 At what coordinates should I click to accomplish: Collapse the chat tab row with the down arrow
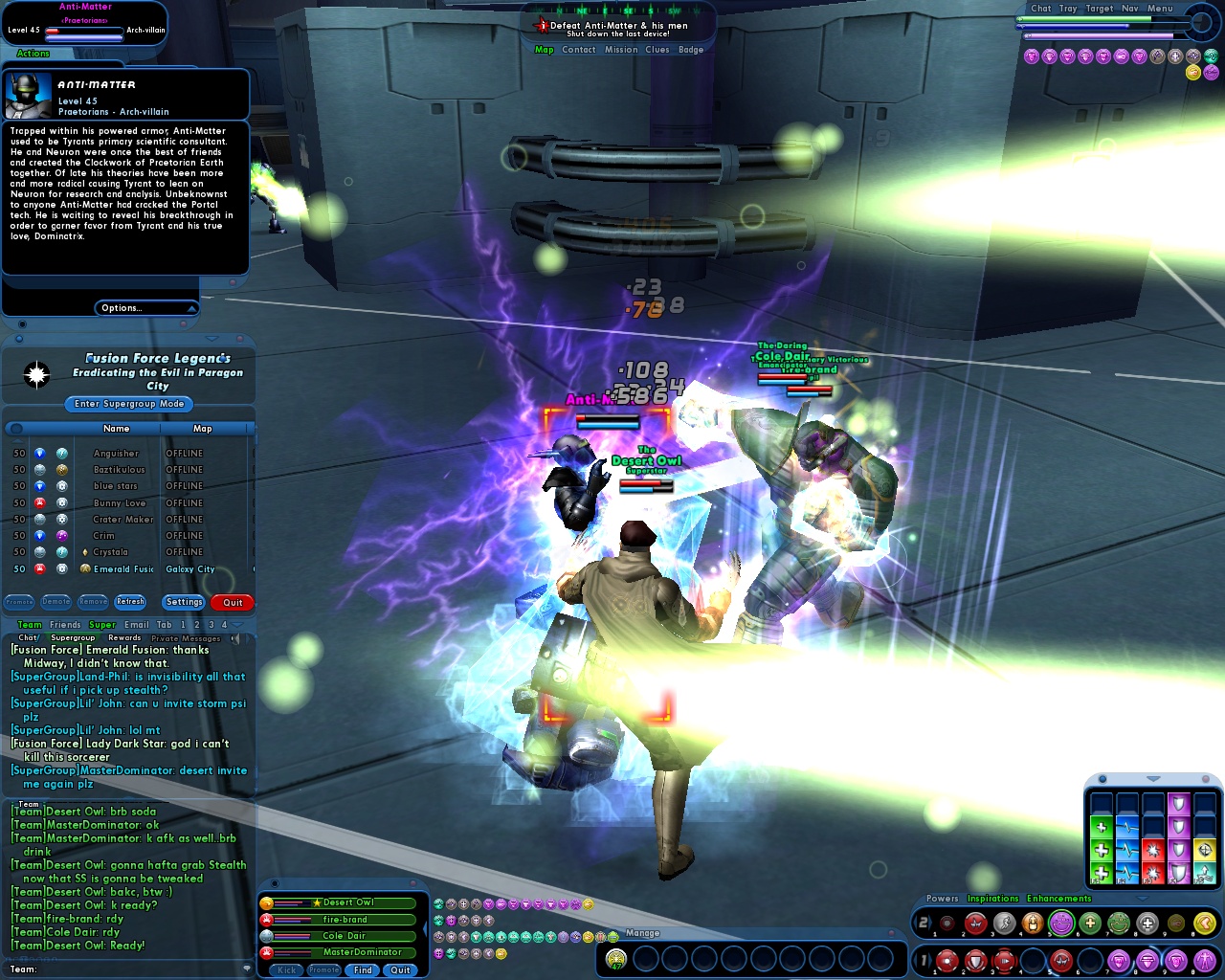coord(236,625)
